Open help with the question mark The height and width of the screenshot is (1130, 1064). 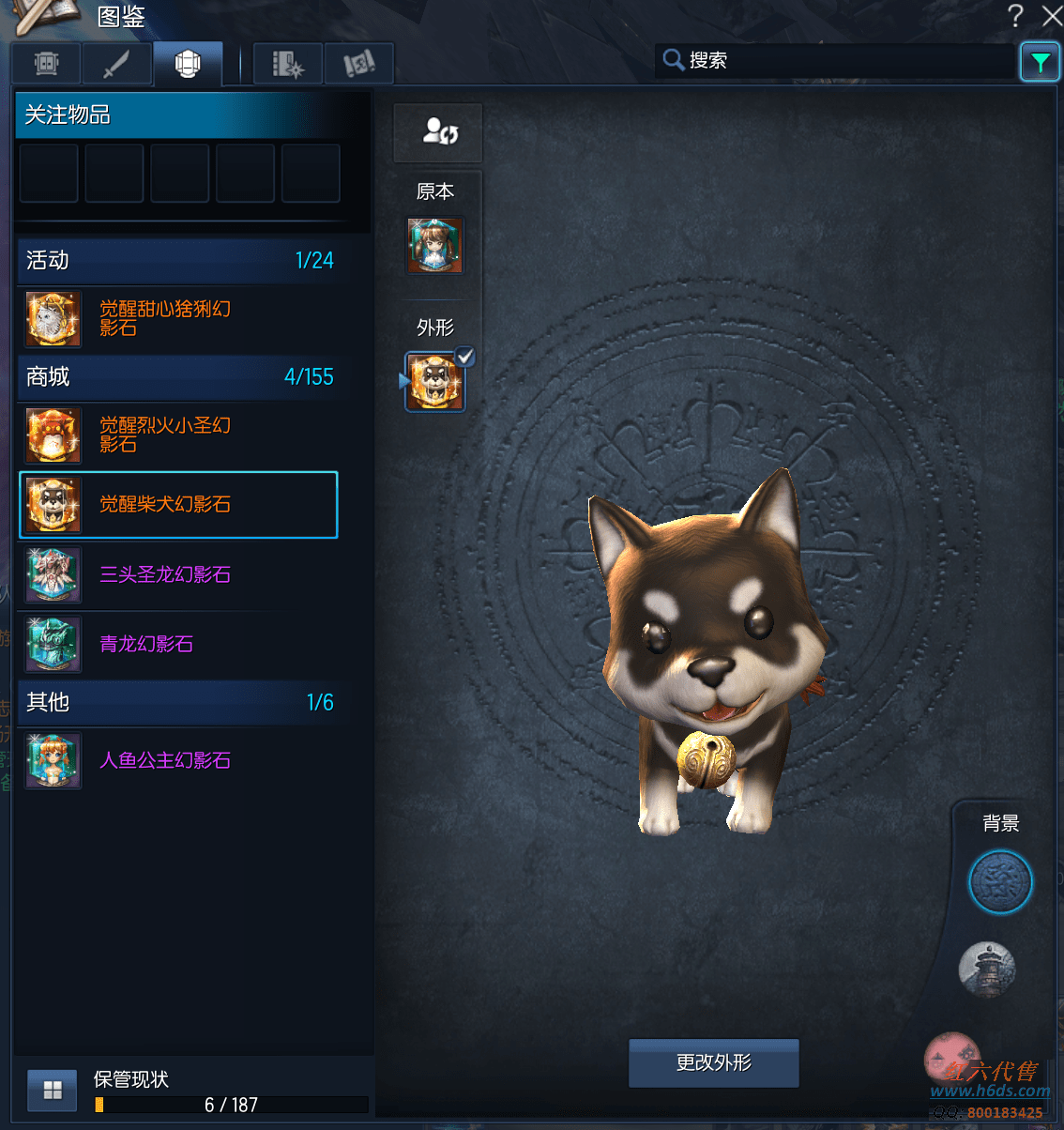pos(1015,16)
